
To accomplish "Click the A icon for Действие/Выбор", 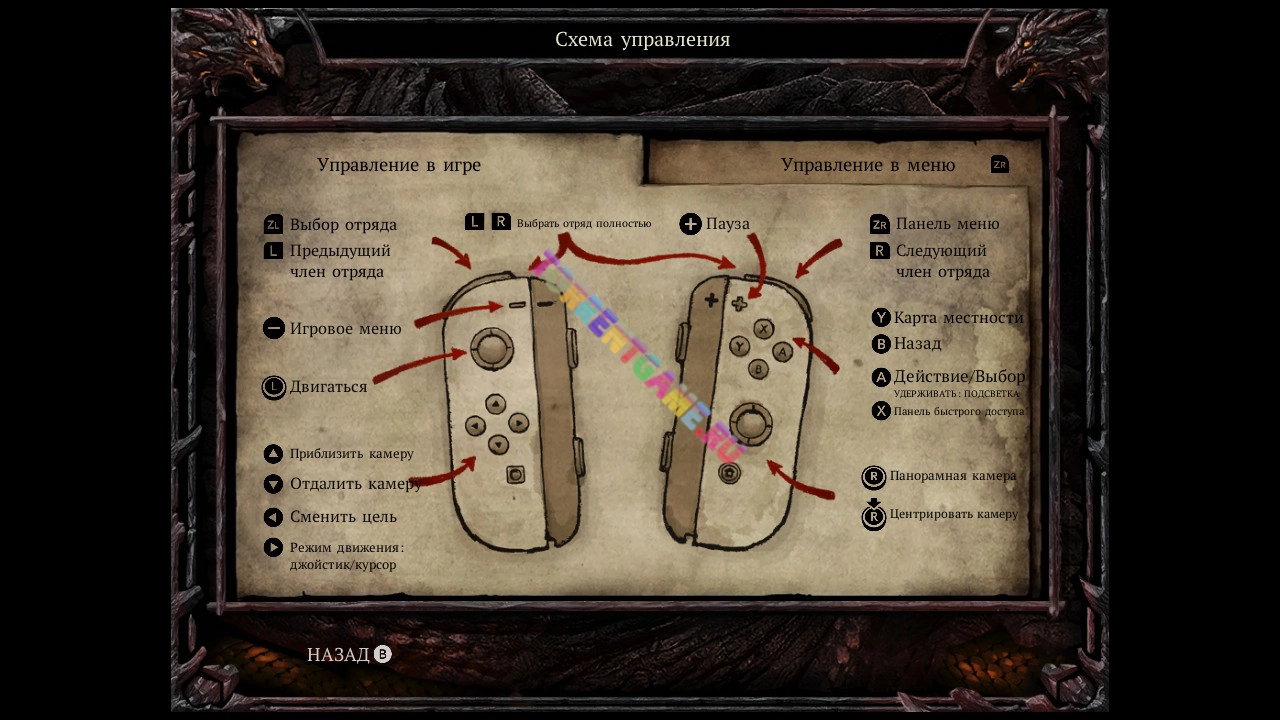I will 879,377.
